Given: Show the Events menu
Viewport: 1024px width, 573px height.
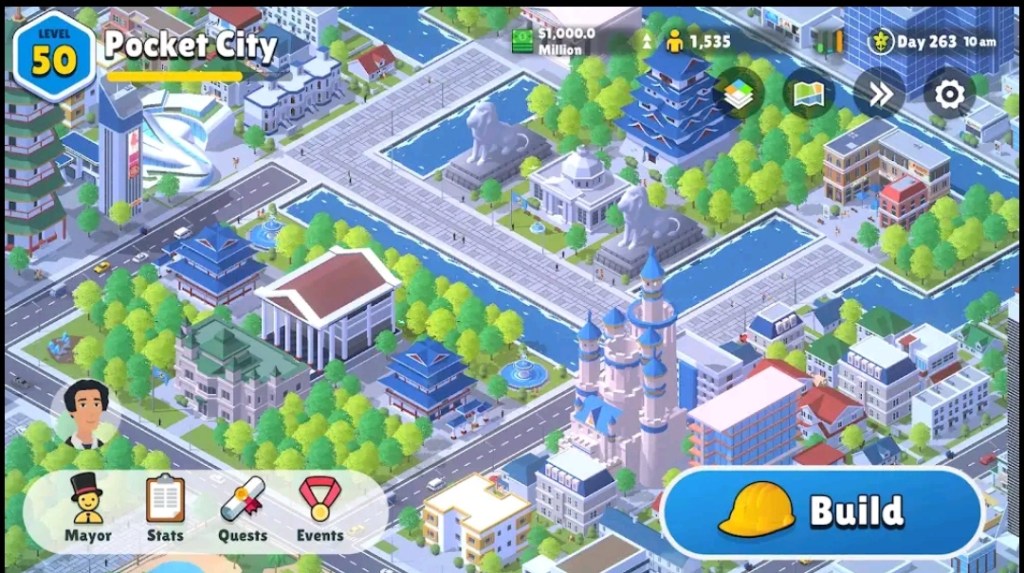Looking at the screenshot, I should tap(320, 508).
